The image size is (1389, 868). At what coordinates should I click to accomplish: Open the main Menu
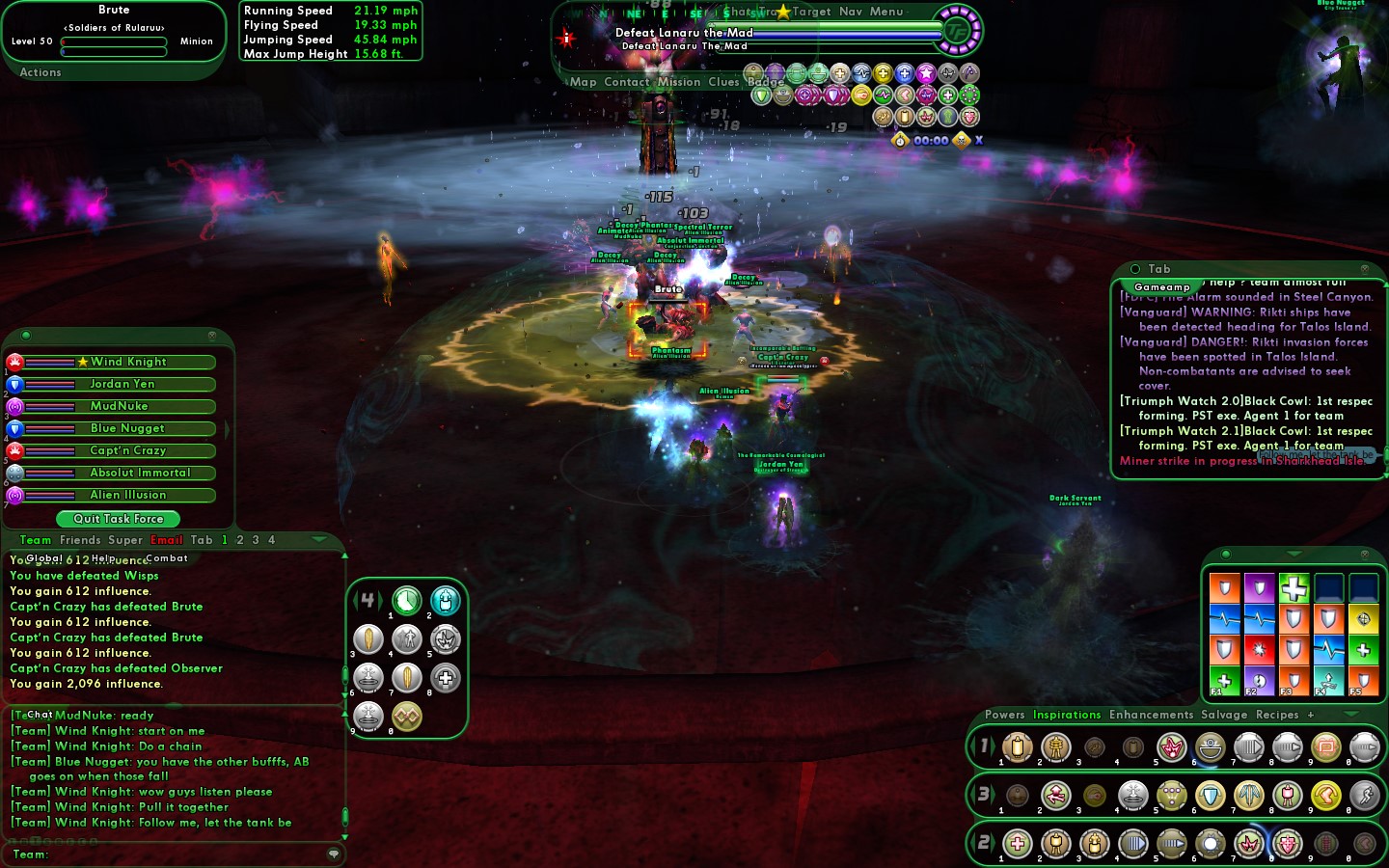[886, 12]
